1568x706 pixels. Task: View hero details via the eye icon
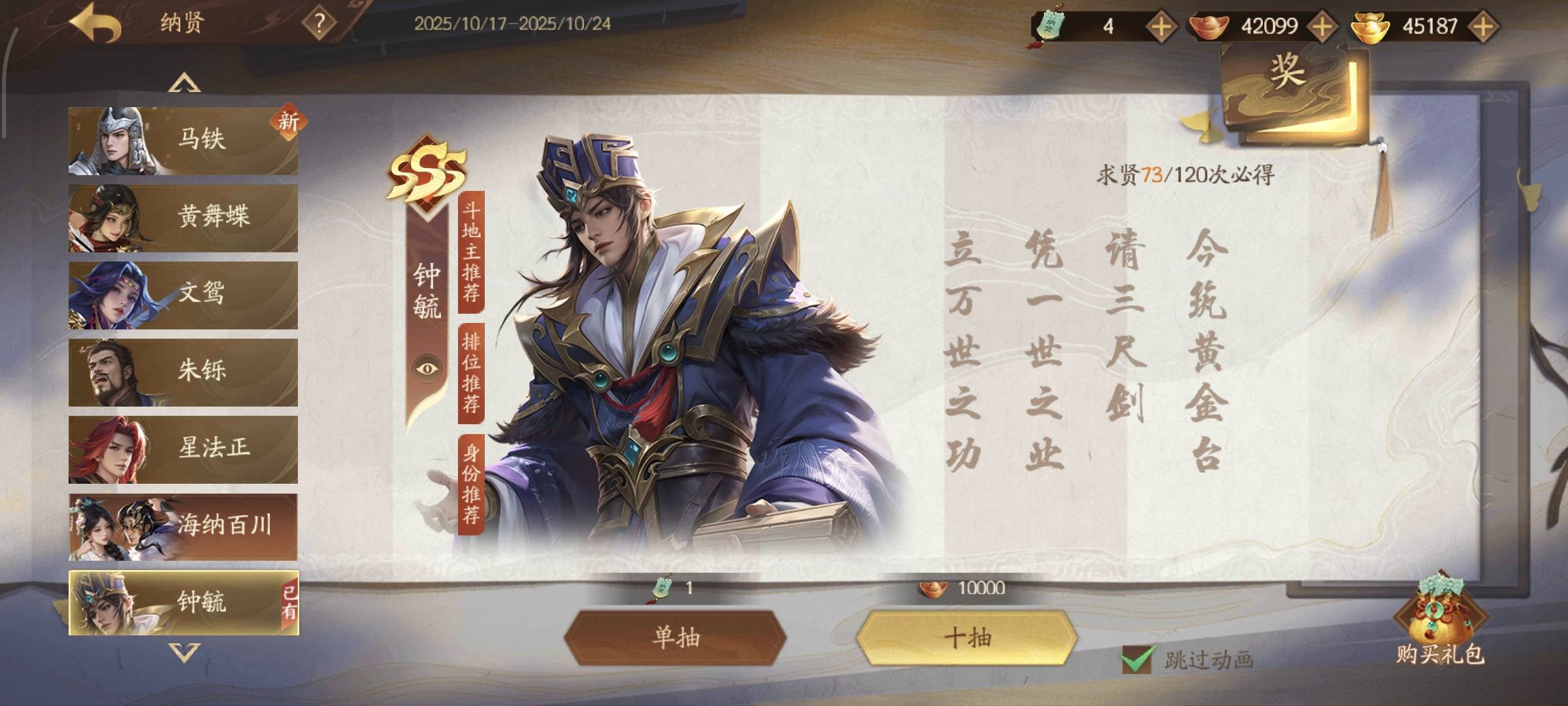coord(427,369)
